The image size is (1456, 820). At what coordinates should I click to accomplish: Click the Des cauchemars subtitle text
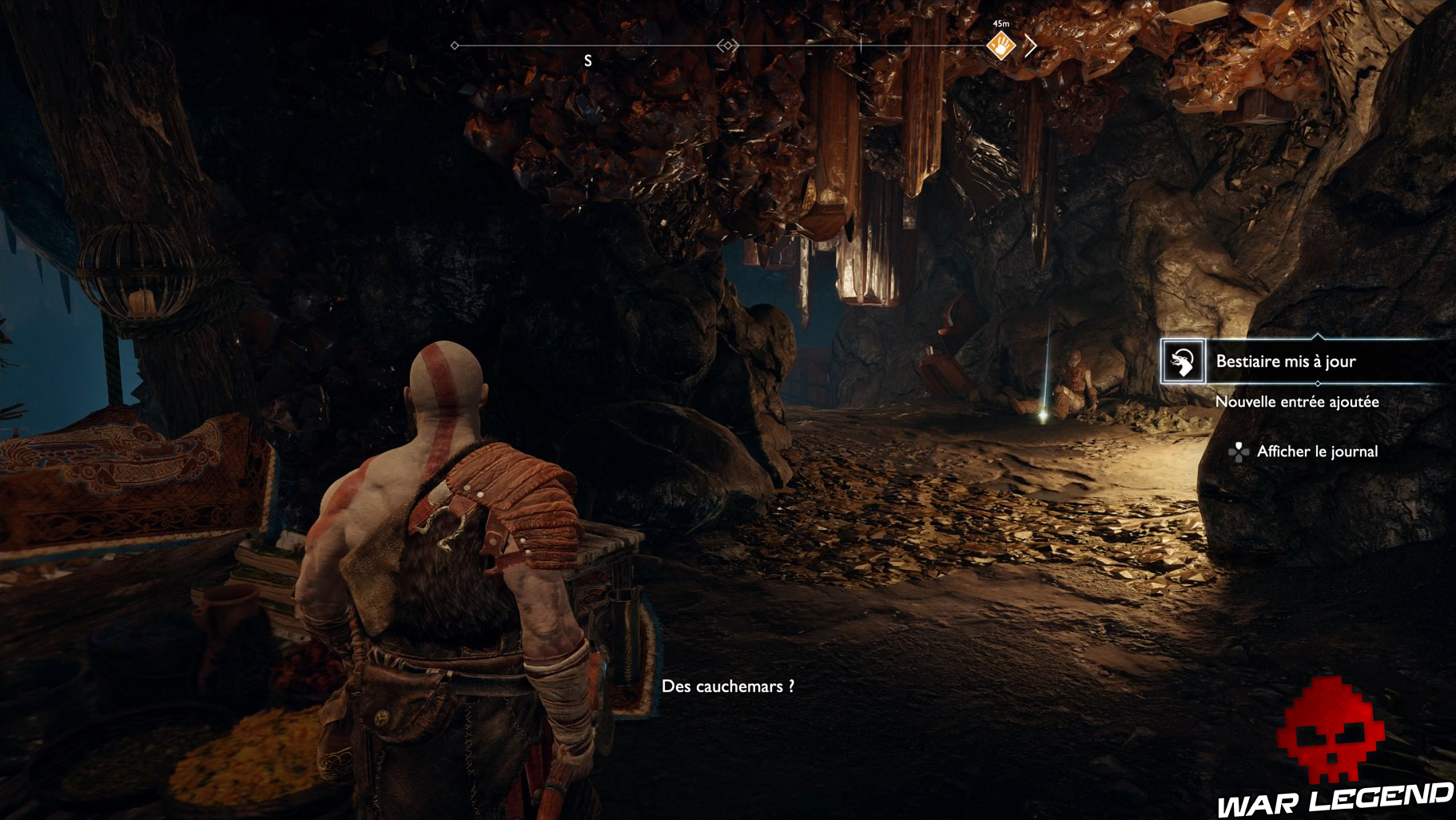(x=728, y=686)
